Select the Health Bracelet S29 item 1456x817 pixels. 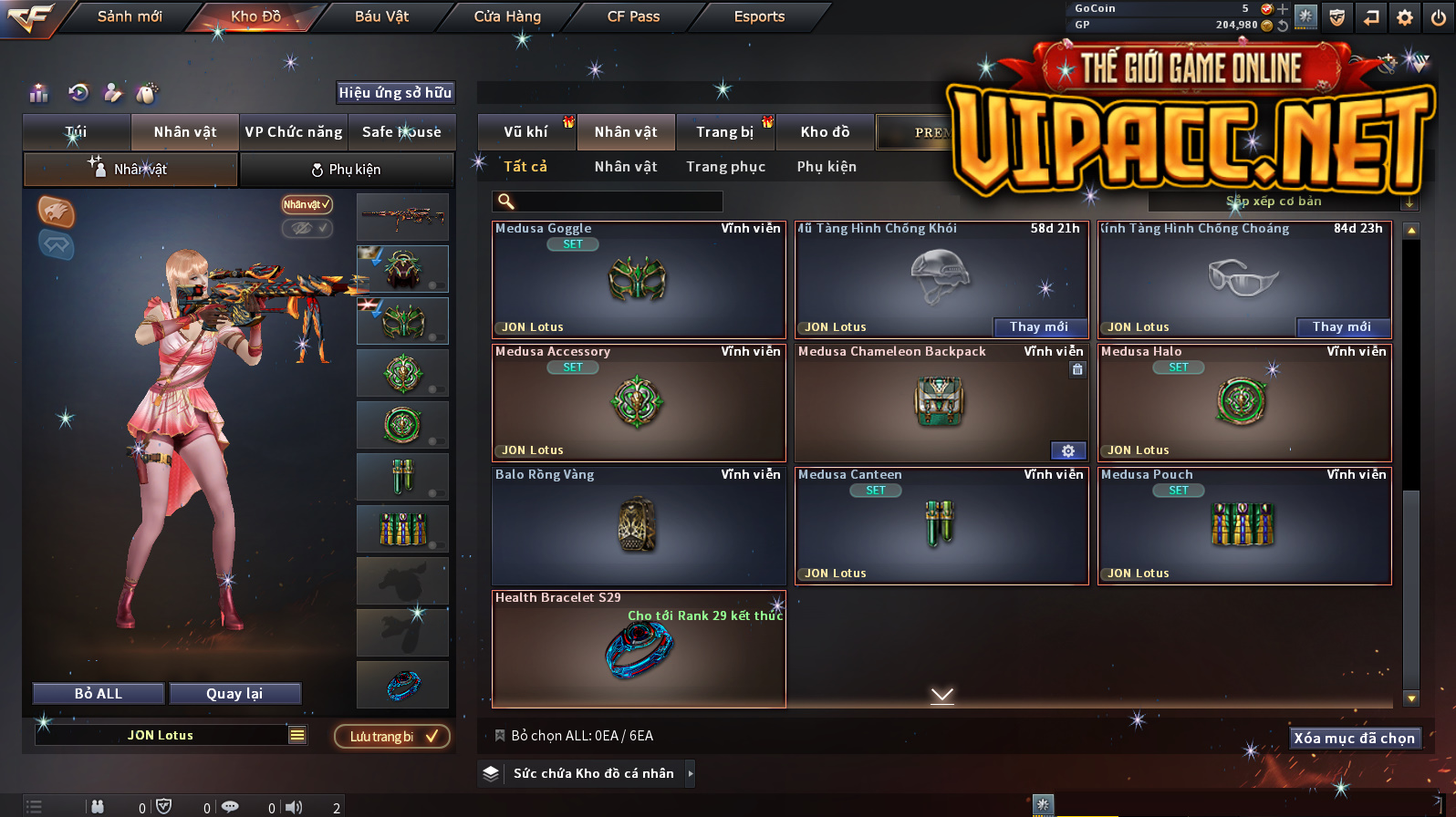click(639, 649)
